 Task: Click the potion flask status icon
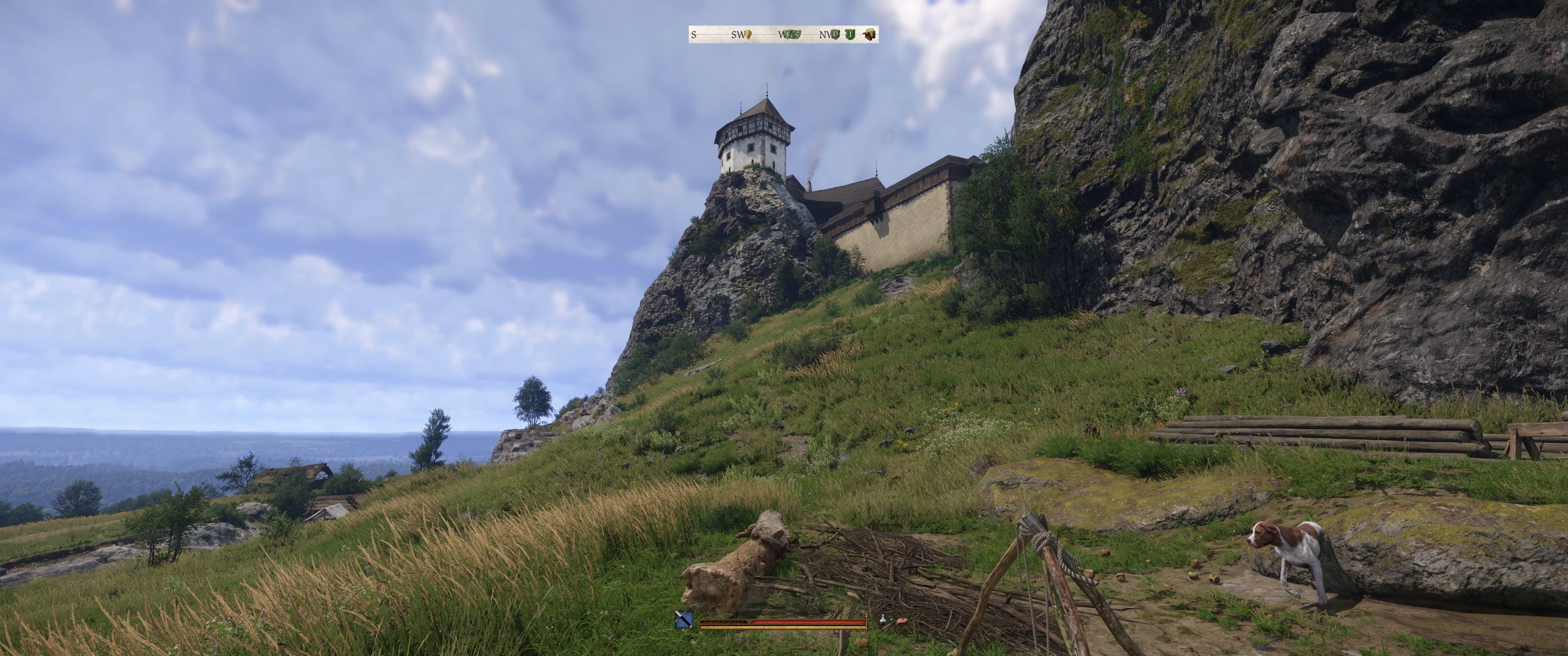coord(882,620)
